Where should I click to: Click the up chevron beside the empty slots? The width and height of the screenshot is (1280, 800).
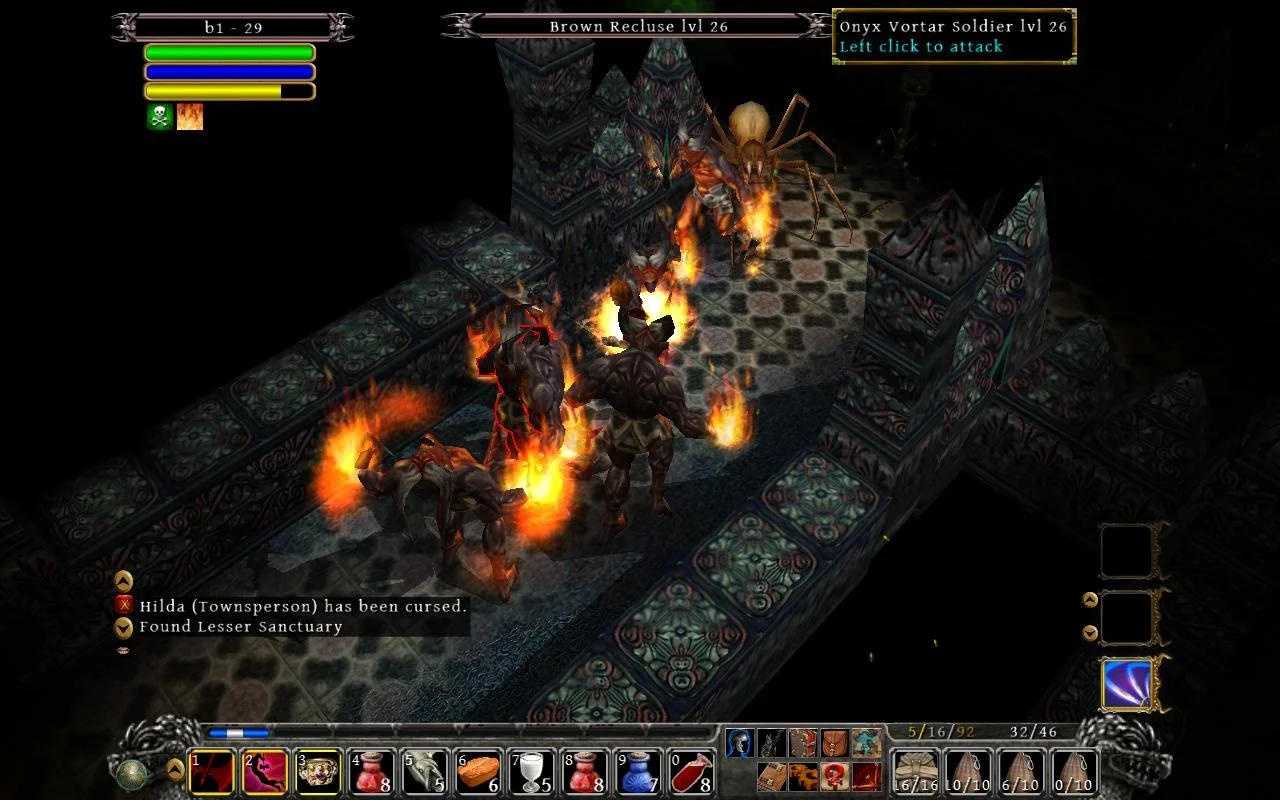coord(1090,600)
